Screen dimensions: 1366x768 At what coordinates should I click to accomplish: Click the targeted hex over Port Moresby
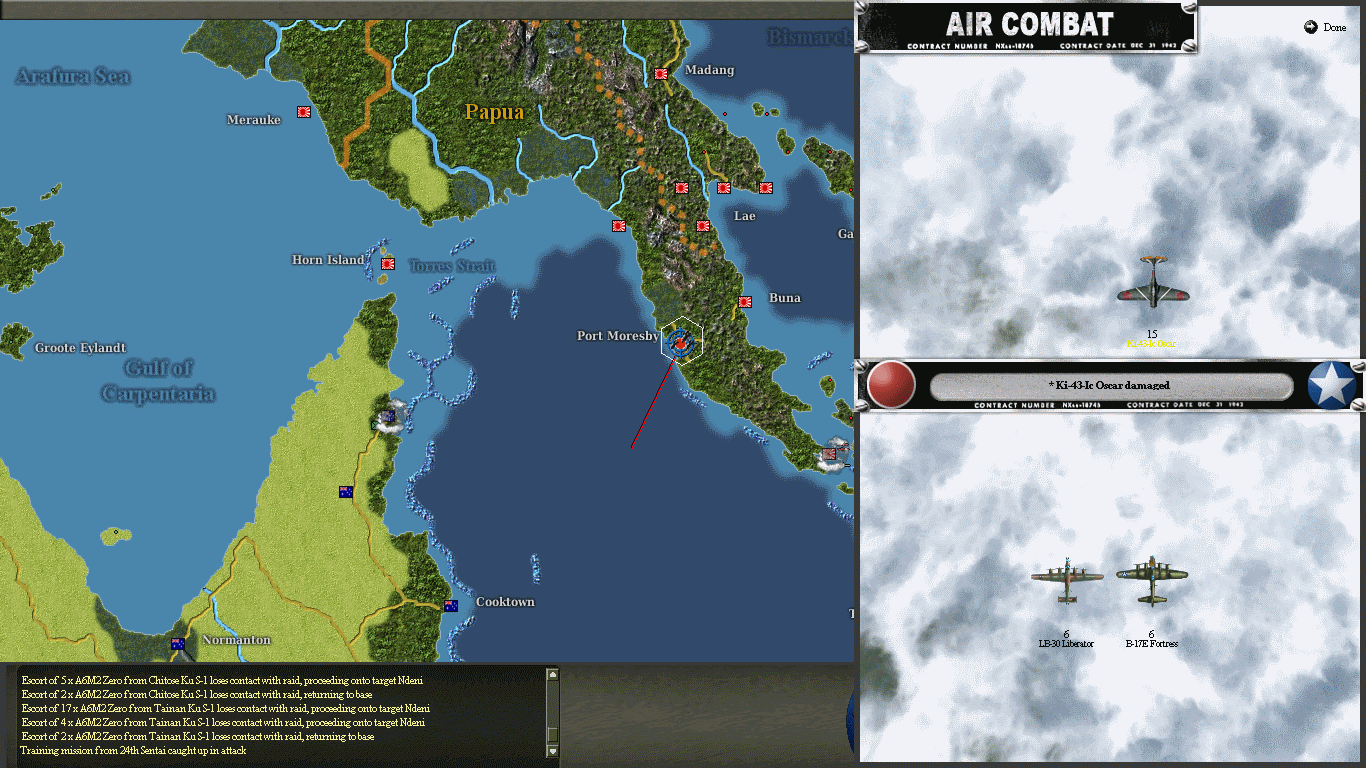coord(679,341)
